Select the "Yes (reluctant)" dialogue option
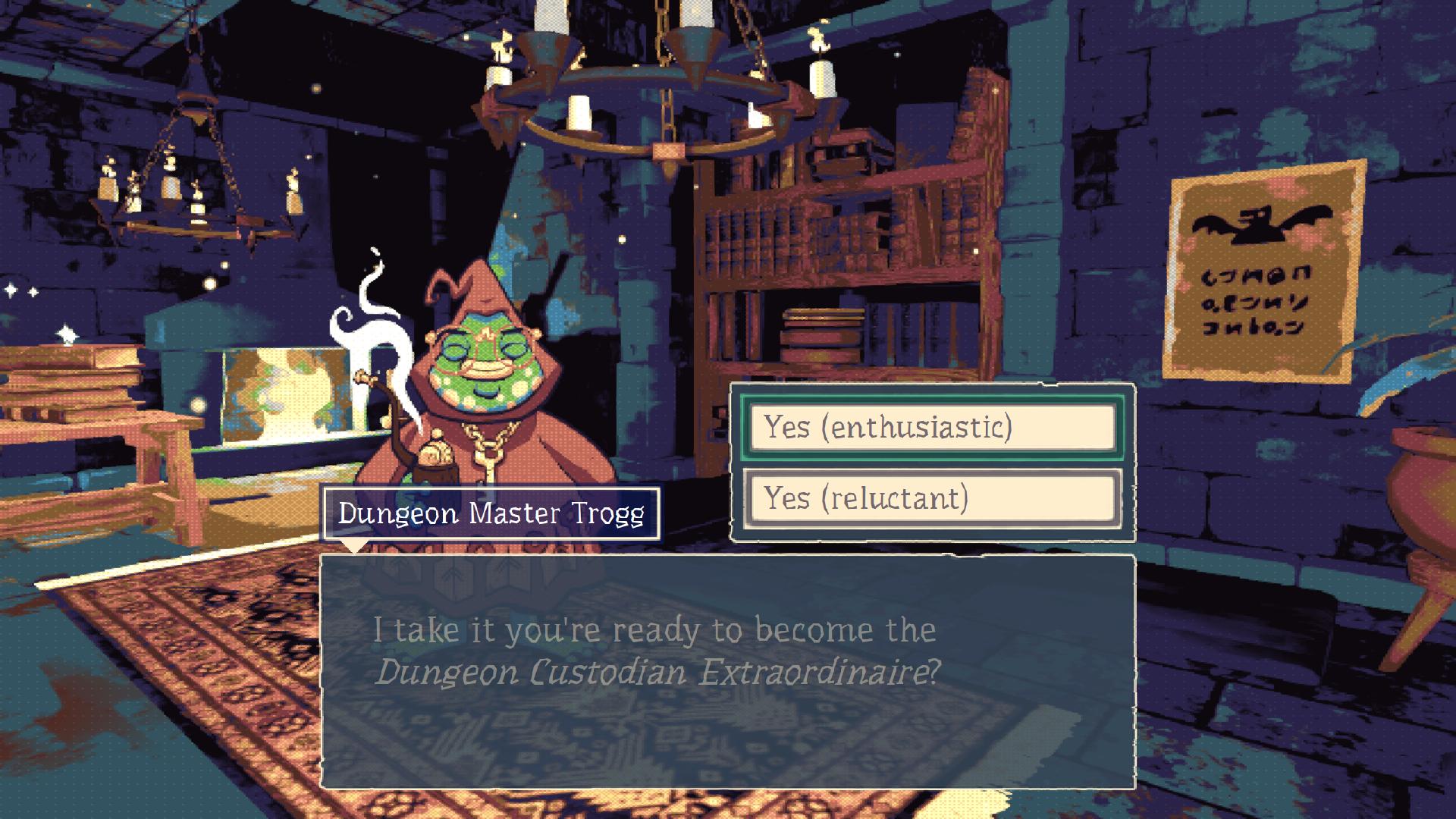The width and height of the screenshot is (1456, 819). point(932,498)
